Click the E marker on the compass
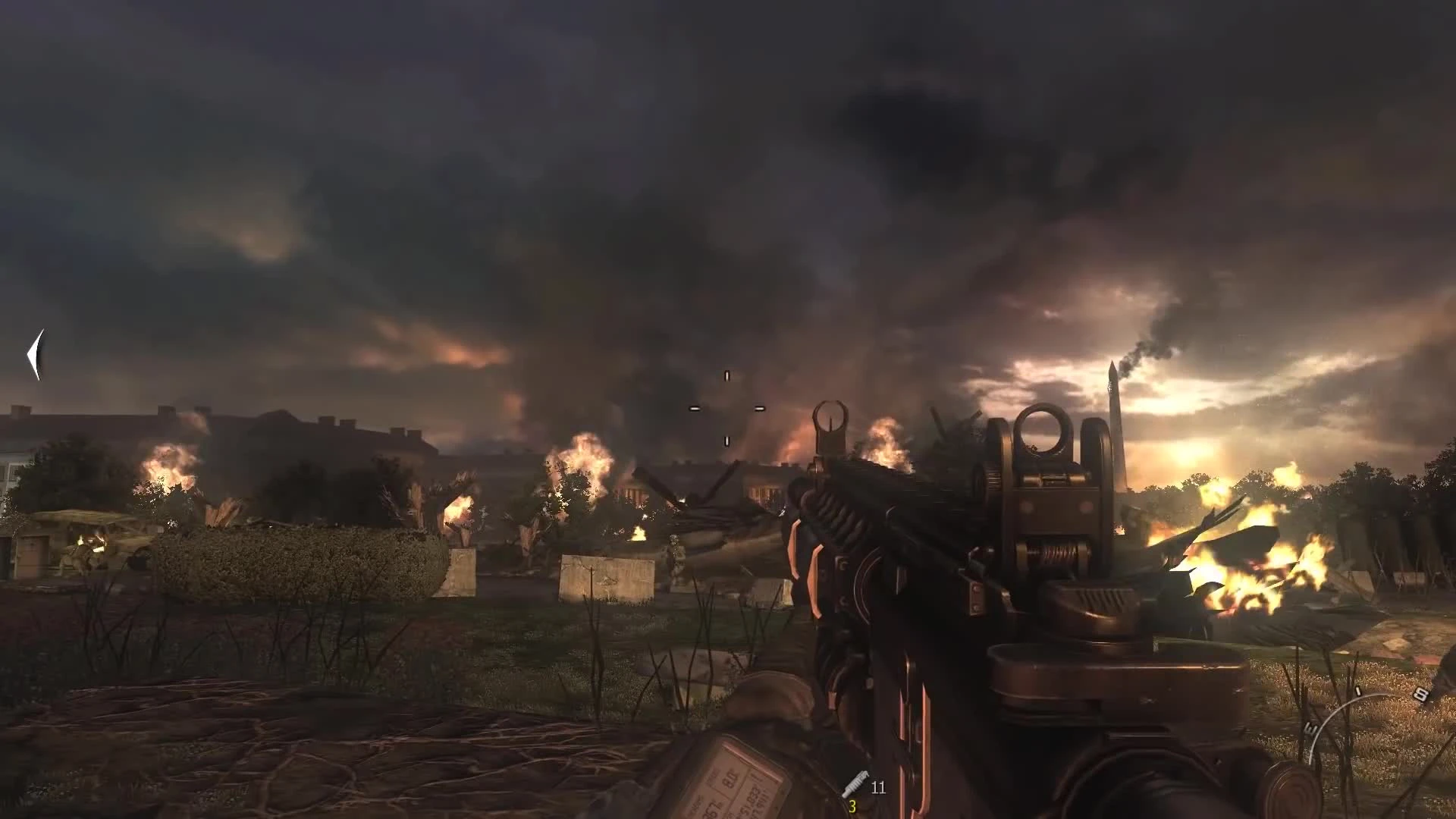Viewport: 1456px width, 819px height. pyautogui.click(x=1311, y=728)
